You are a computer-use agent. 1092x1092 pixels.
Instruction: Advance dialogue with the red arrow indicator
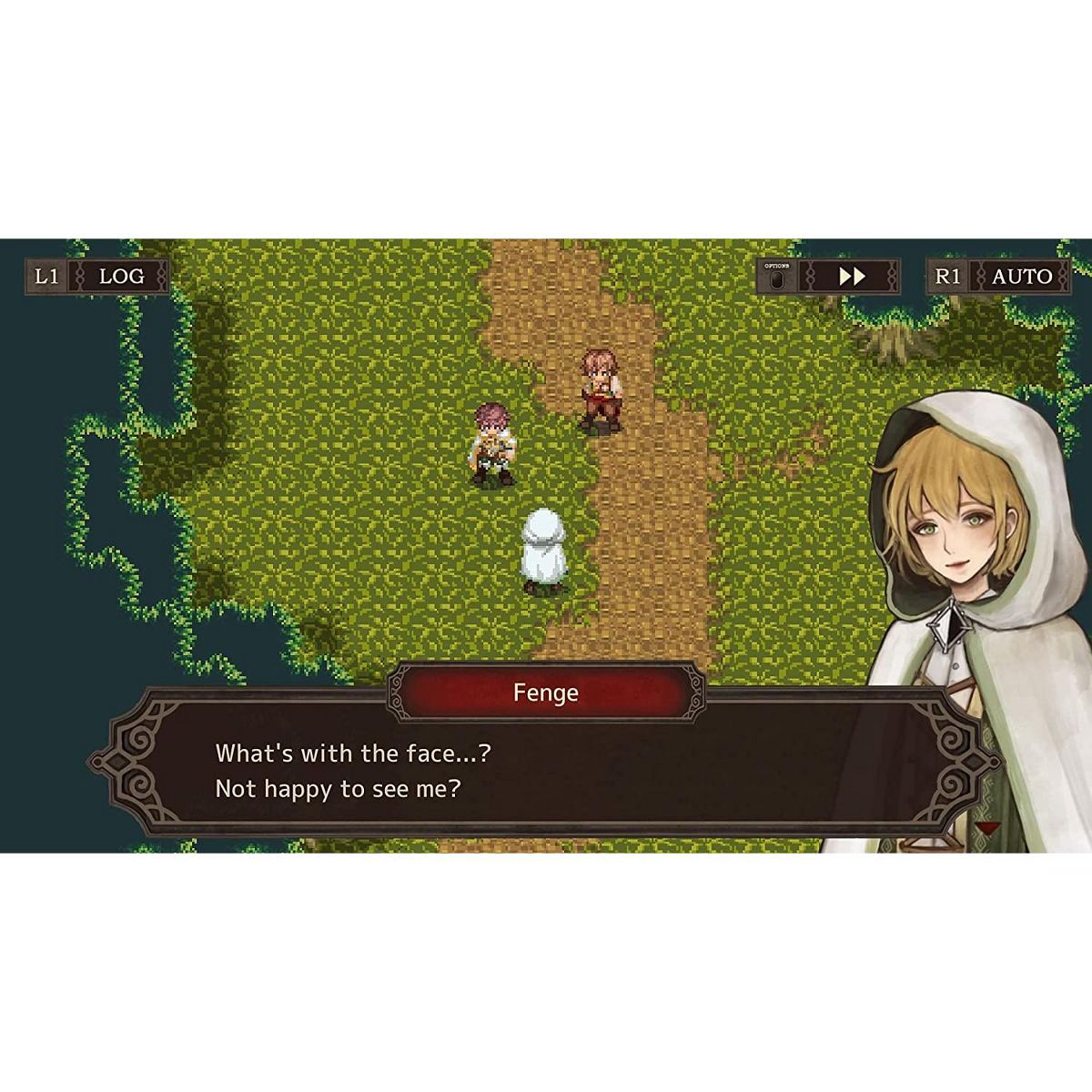coord(985,826)
